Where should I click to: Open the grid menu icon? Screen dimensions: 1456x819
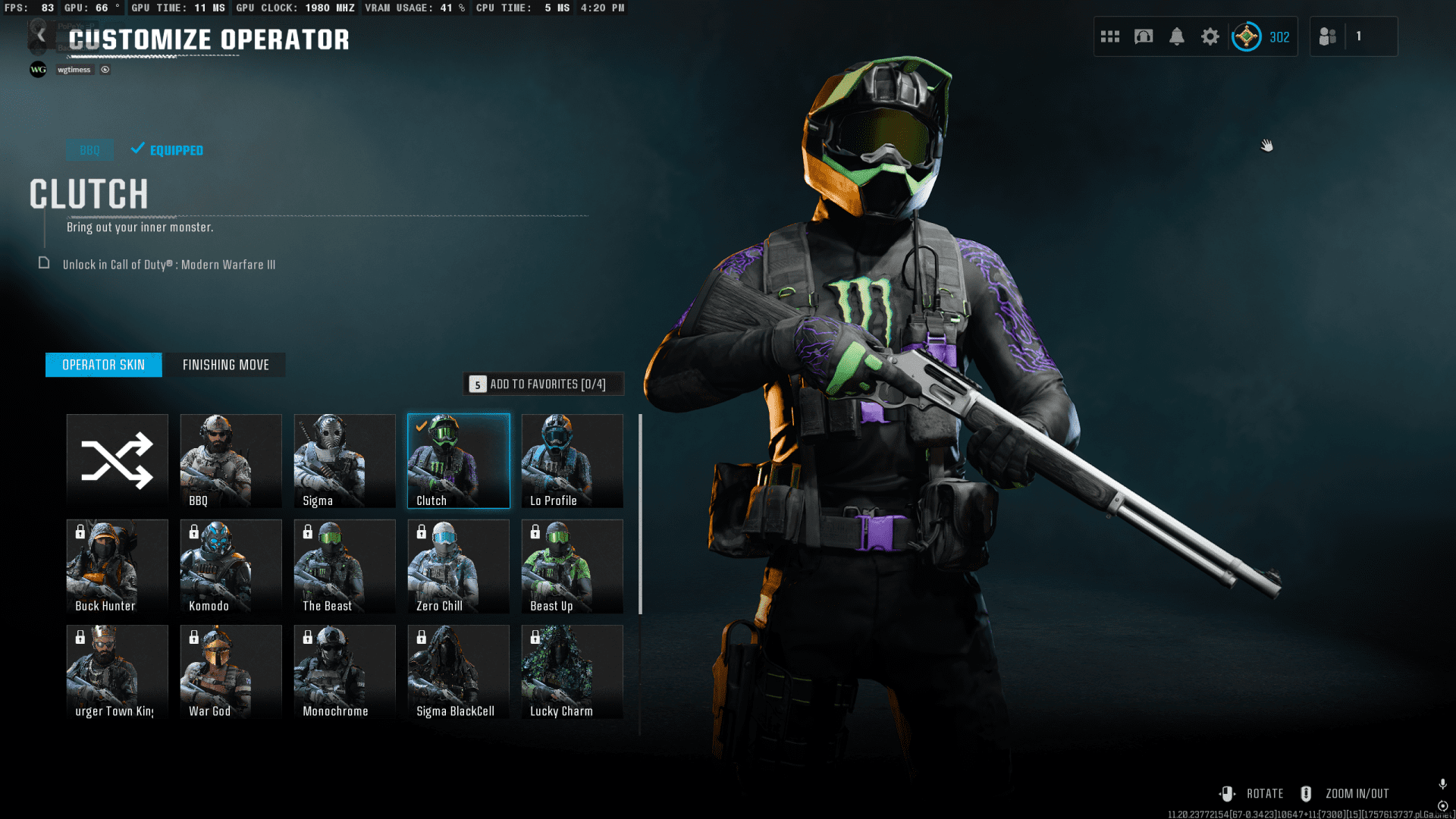[x=1110, y=36]
